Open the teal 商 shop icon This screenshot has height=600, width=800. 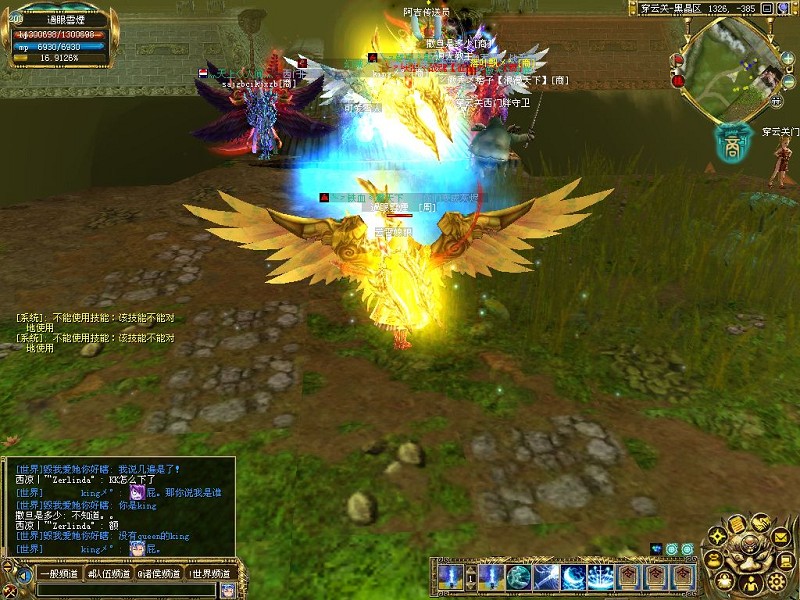click(733, 142)
